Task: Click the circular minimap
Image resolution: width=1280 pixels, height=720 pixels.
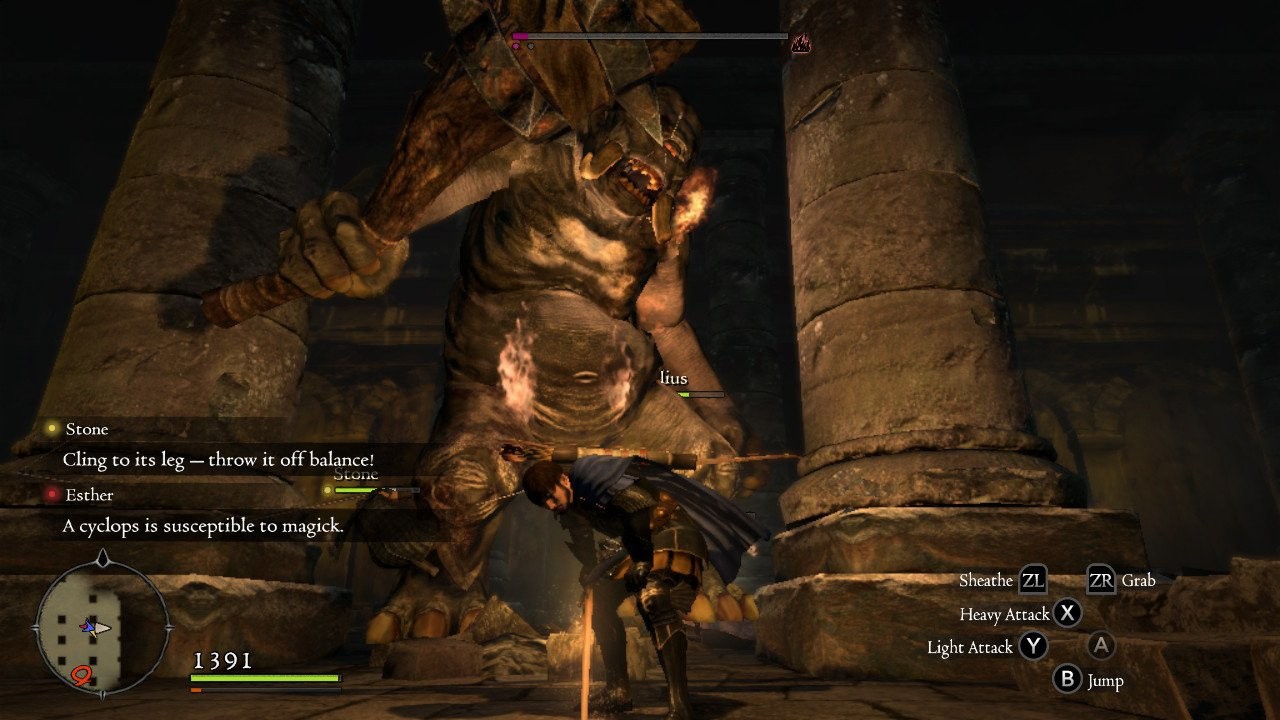Action: click(x=101, y=627)
